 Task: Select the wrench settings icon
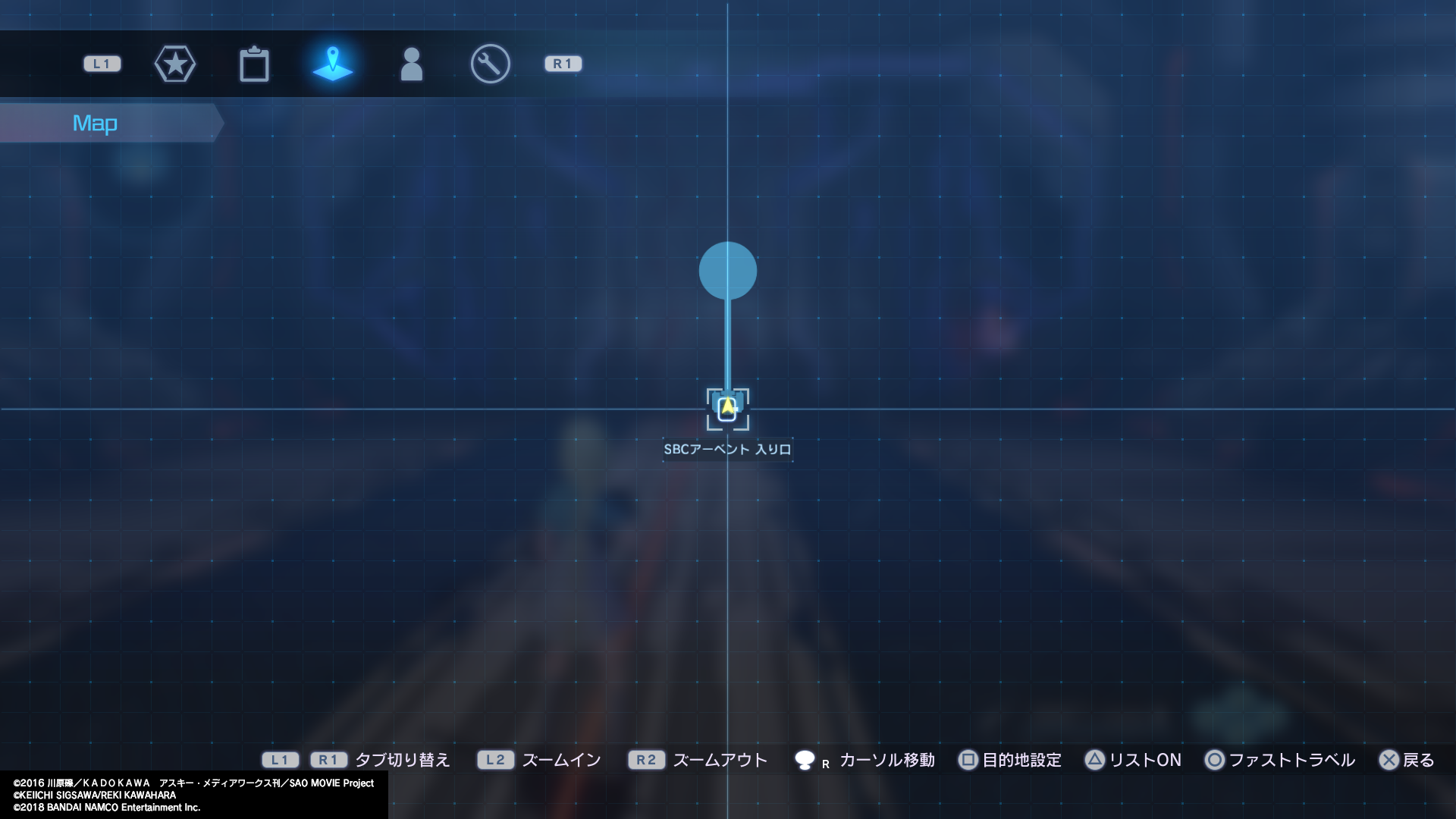tap(490, 64)
